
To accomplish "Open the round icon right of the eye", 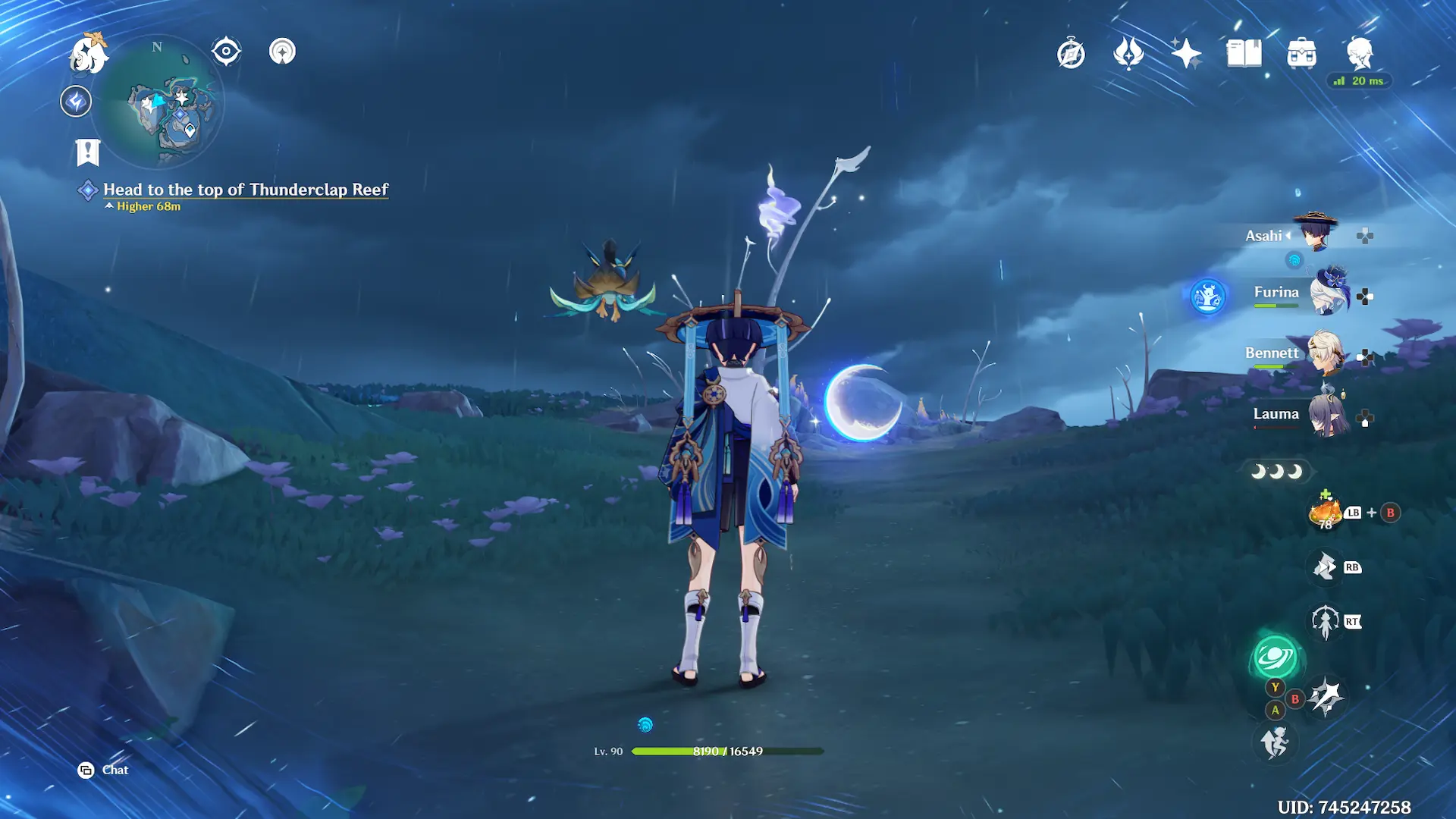I will 282,52.
